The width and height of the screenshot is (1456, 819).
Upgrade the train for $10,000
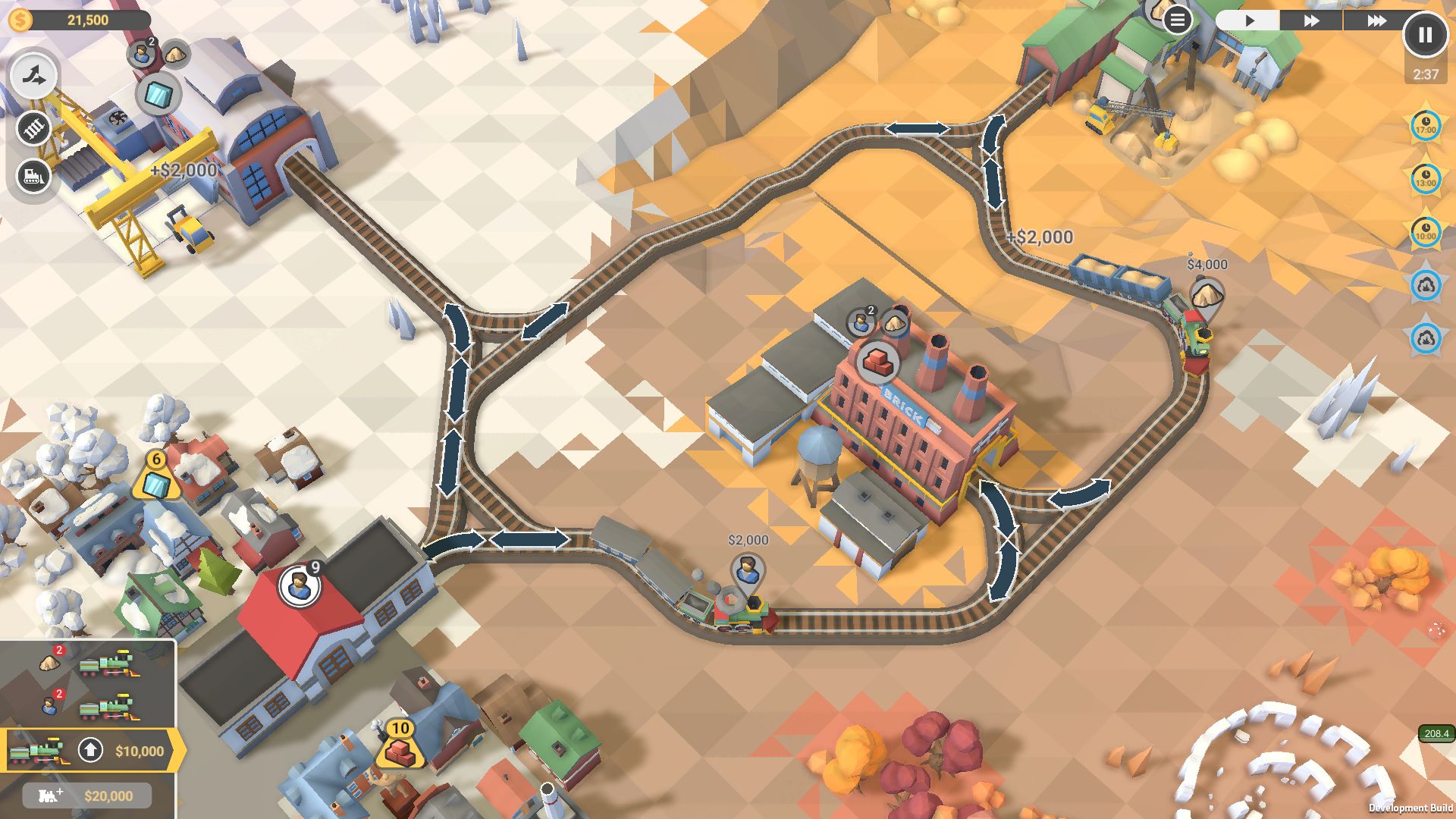tap(91, 751)
